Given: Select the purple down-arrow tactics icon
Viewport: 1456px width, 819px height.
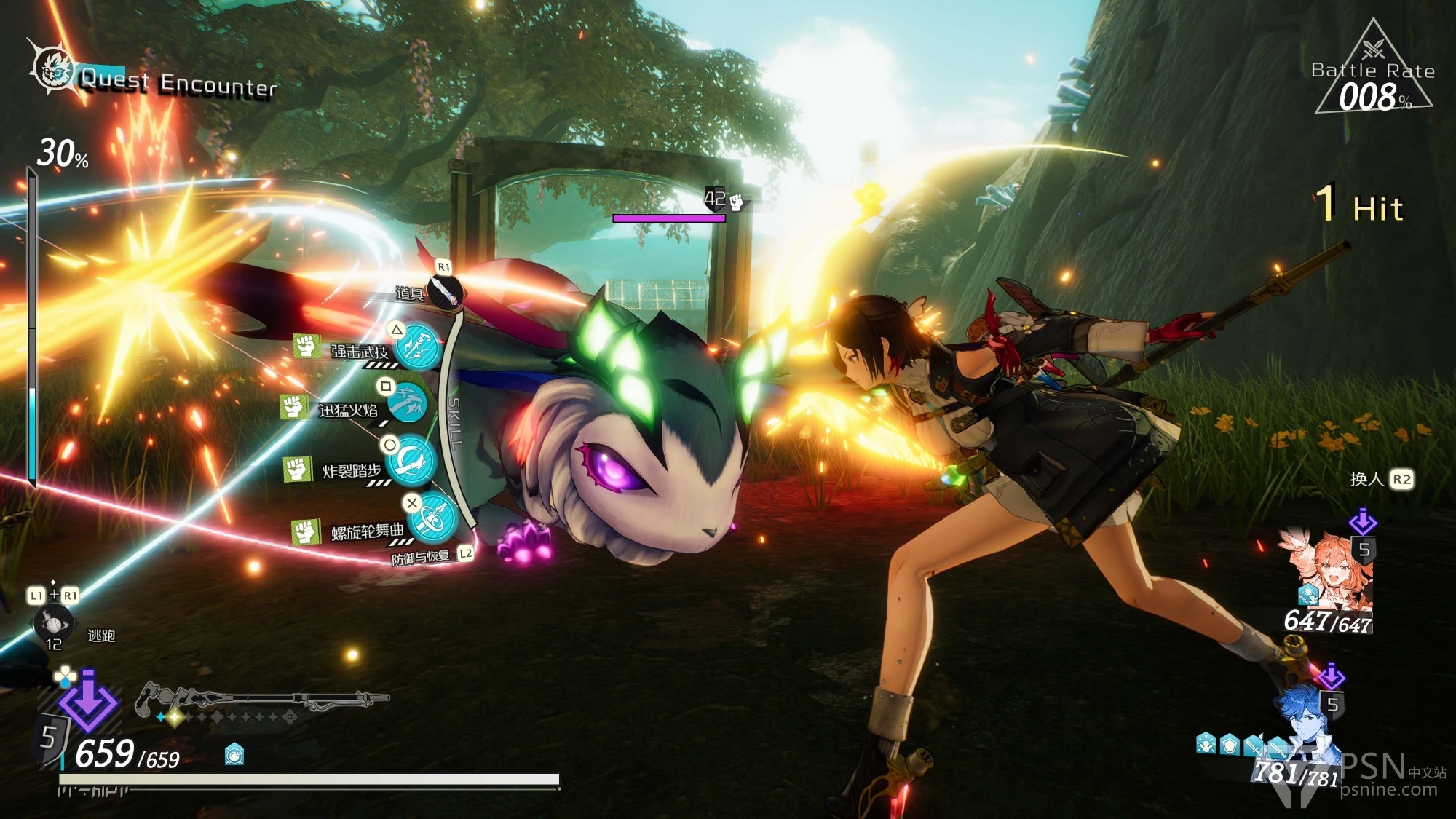Looking at the screenshot, I should pos(87,700).
